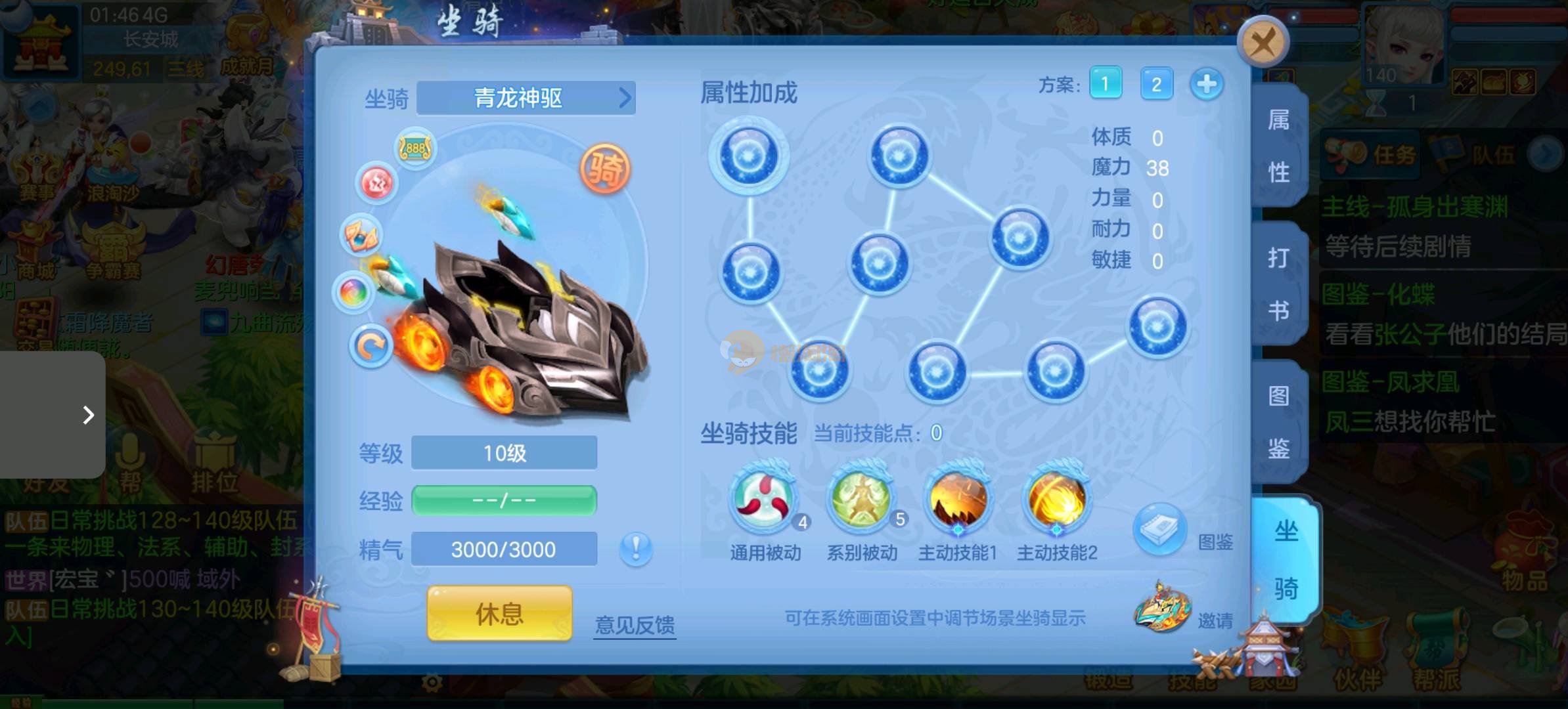Toggle the orange 骑 ride button

605,169
